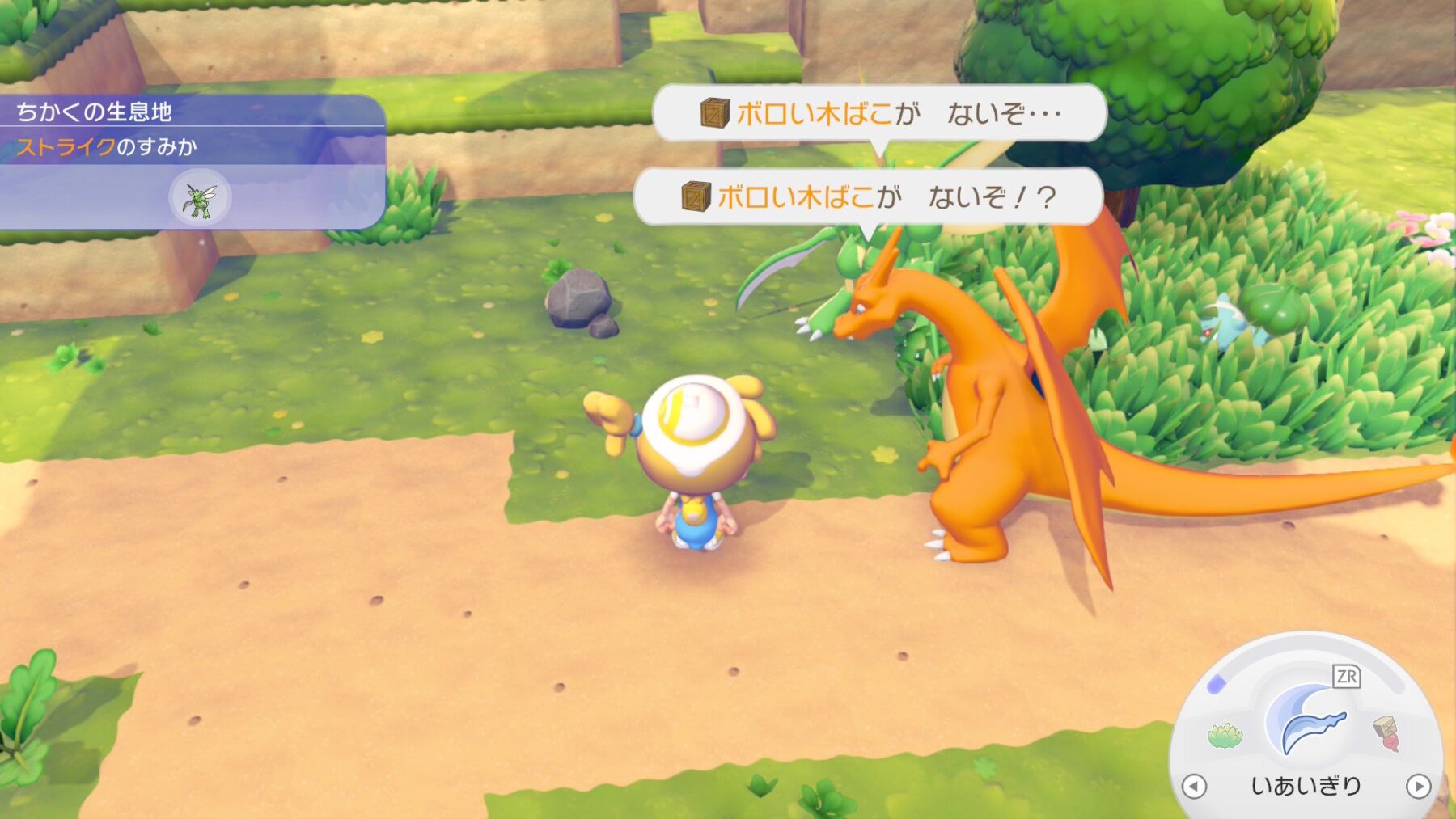This screenshot has width=1456, height=819.
Task: Cycle skills with the right arrow button
Action: [1418, 786]
